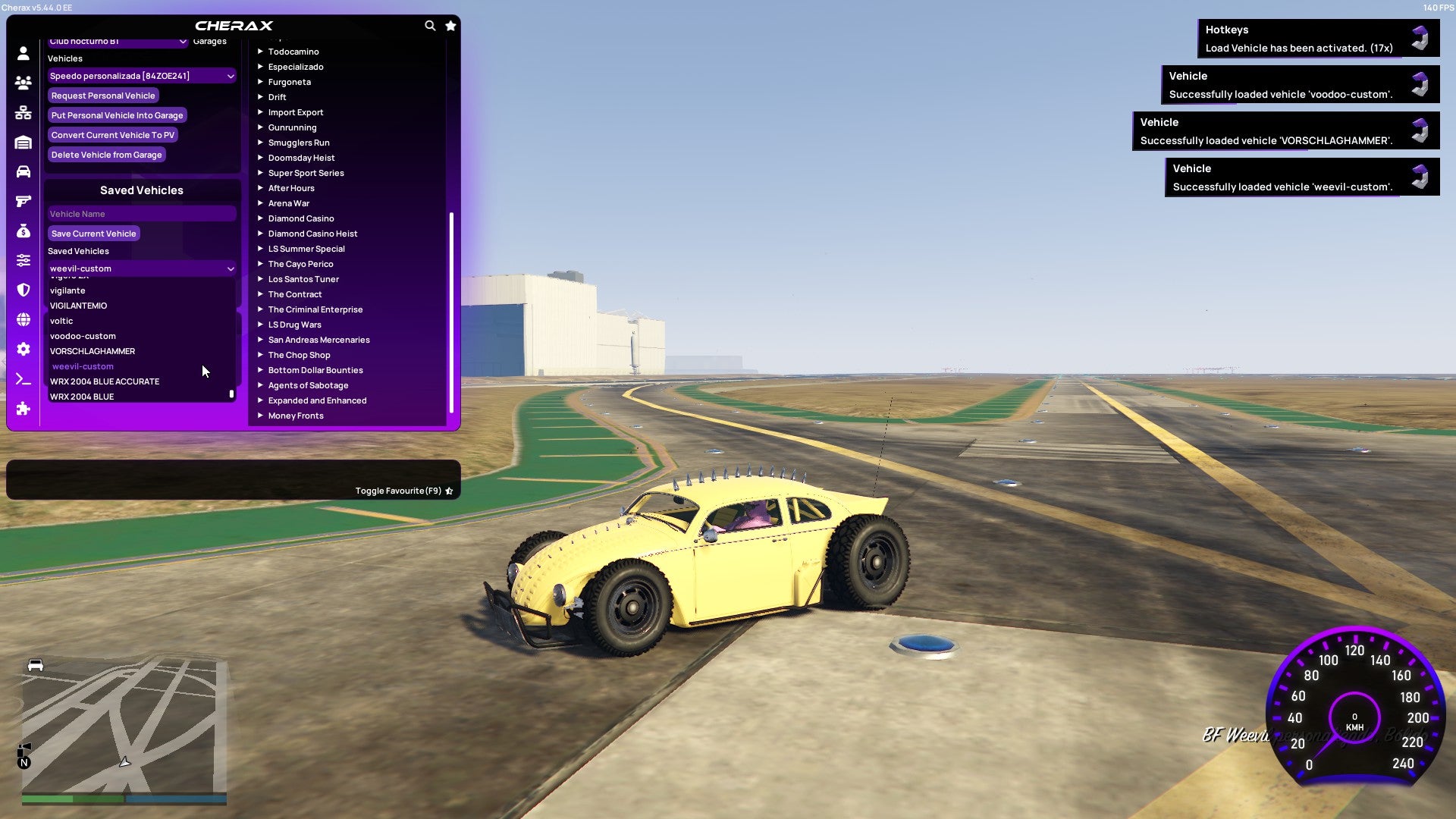Open the Speedo personalizada vehicle dropdown
Image resolution: width=1456 pixels, height=819 pixels.
(x=141, y=76)
